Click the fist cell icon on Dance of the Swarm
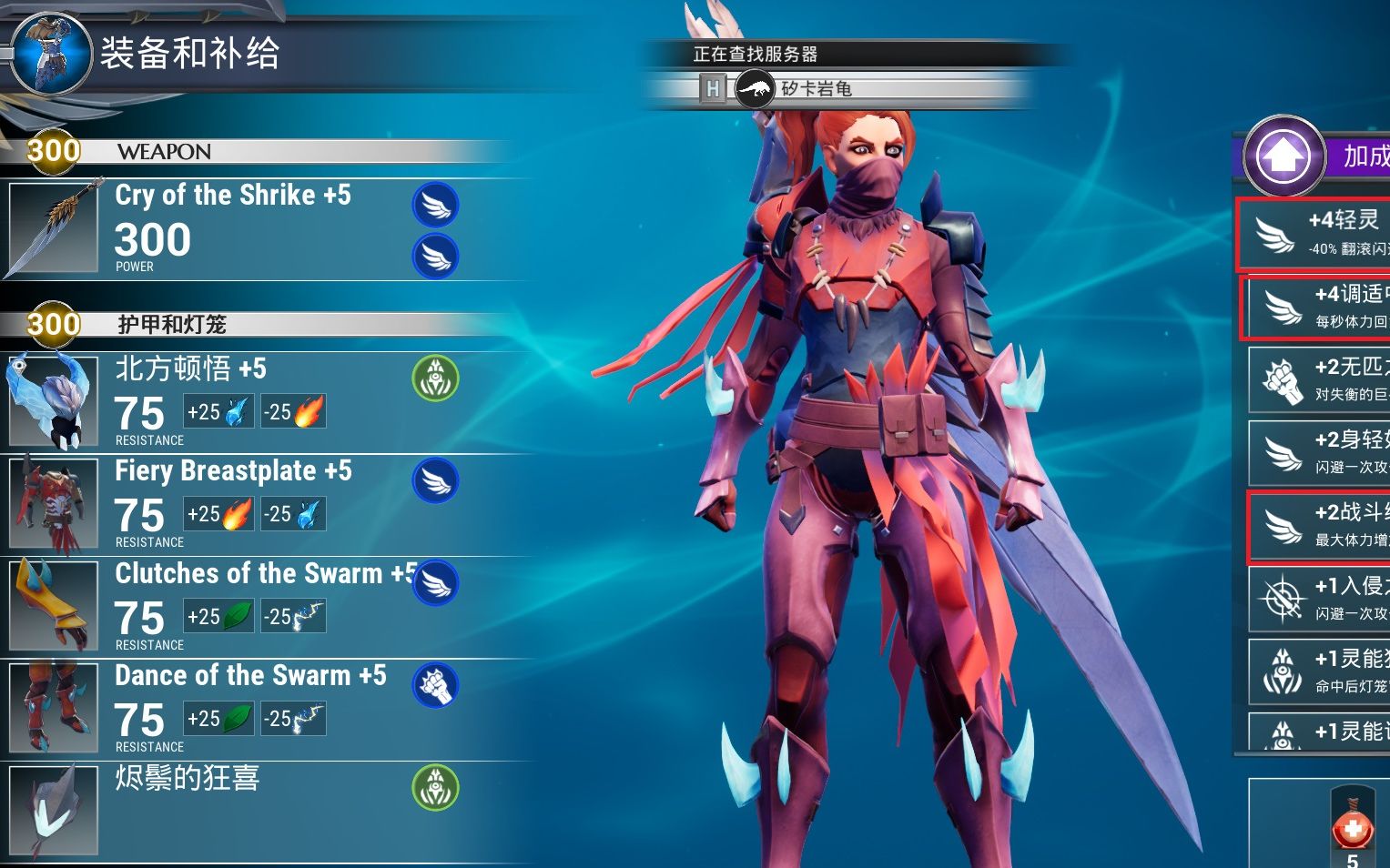Screen dimensions: 1390x868 point(435,685)
